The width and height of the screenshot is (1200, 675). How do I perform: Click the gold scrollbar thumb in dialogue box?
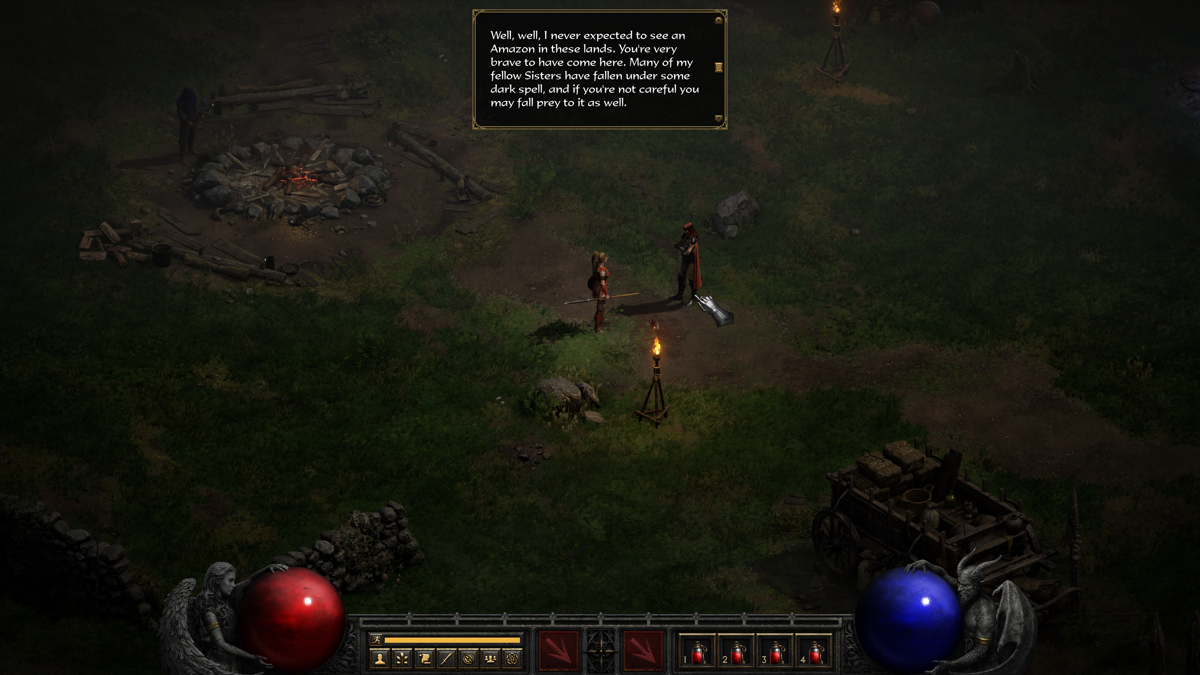click(x=718, y=67)
